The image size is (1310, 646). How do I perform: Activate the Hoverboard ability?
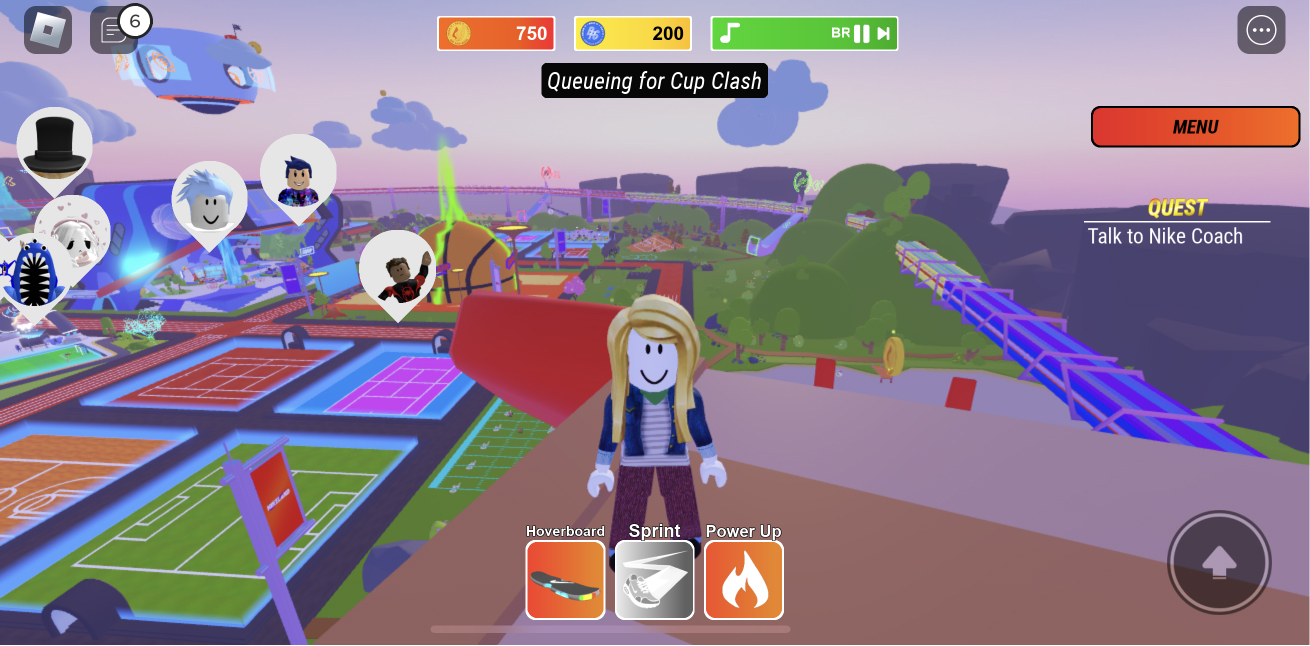point(565,580)
